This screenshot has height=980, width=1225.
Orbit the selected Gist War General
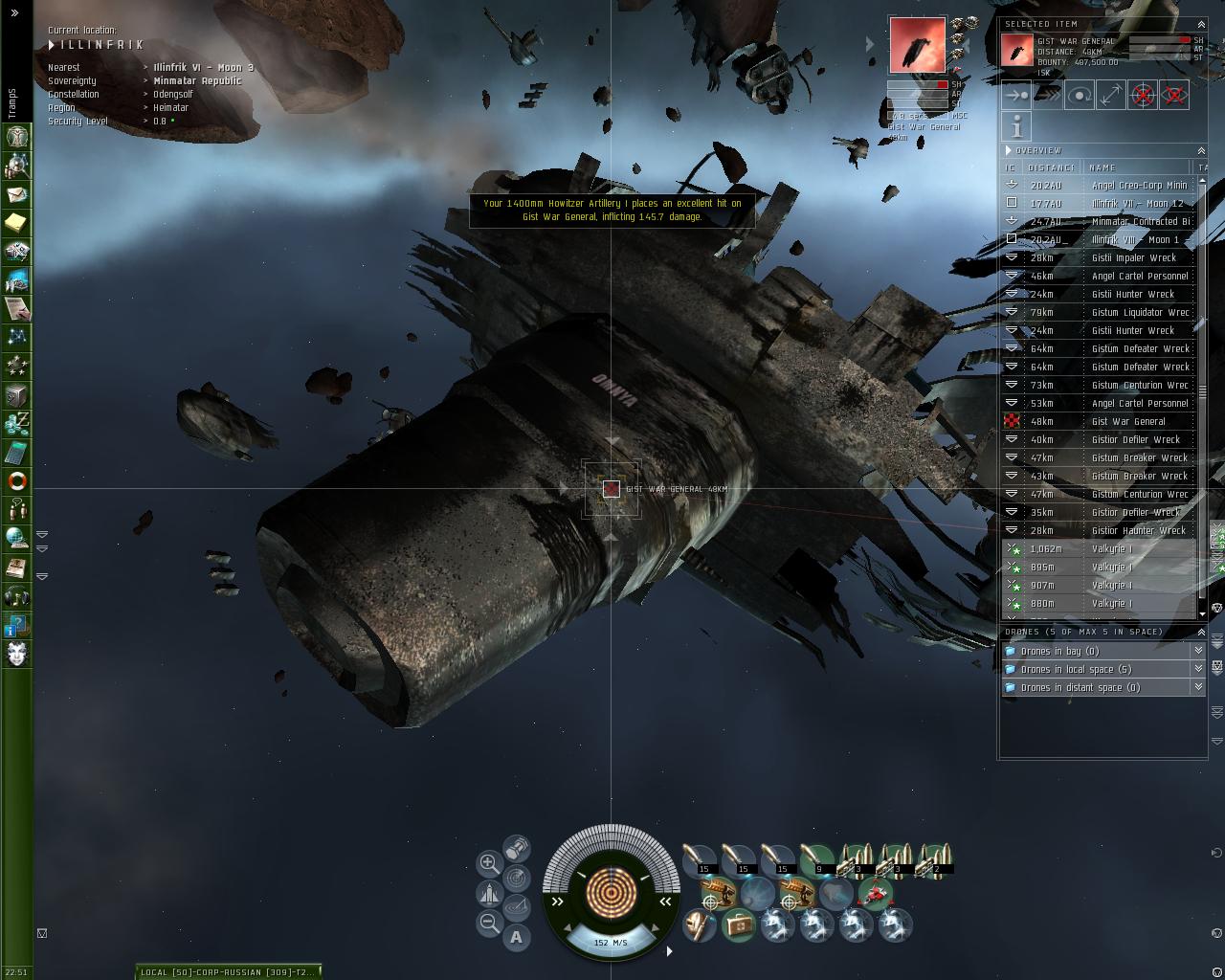point(1080,96)
